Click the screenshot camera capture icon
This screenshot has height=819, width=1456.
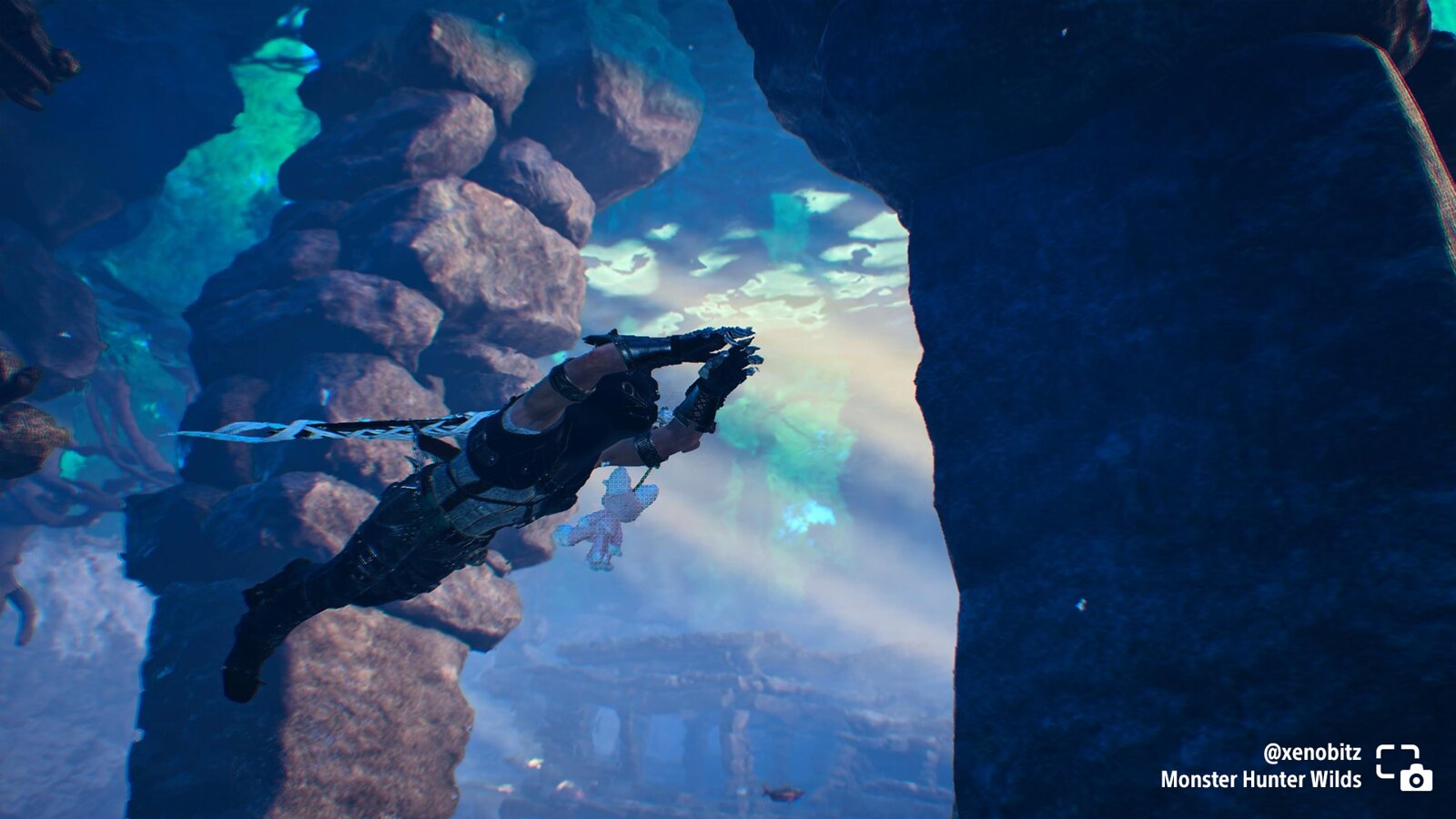(1404, 767)
